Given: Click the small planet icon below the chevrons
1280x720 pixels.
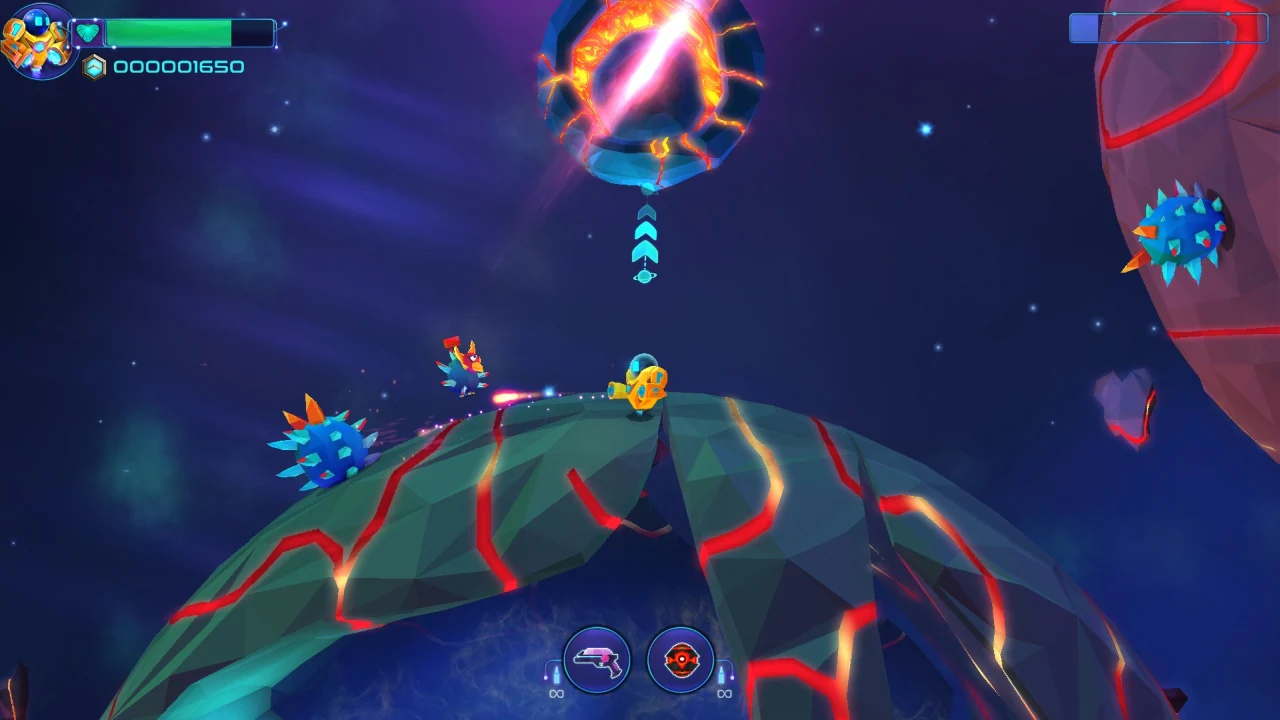Looking at the screenshot, I should click(x=644, y=276).
